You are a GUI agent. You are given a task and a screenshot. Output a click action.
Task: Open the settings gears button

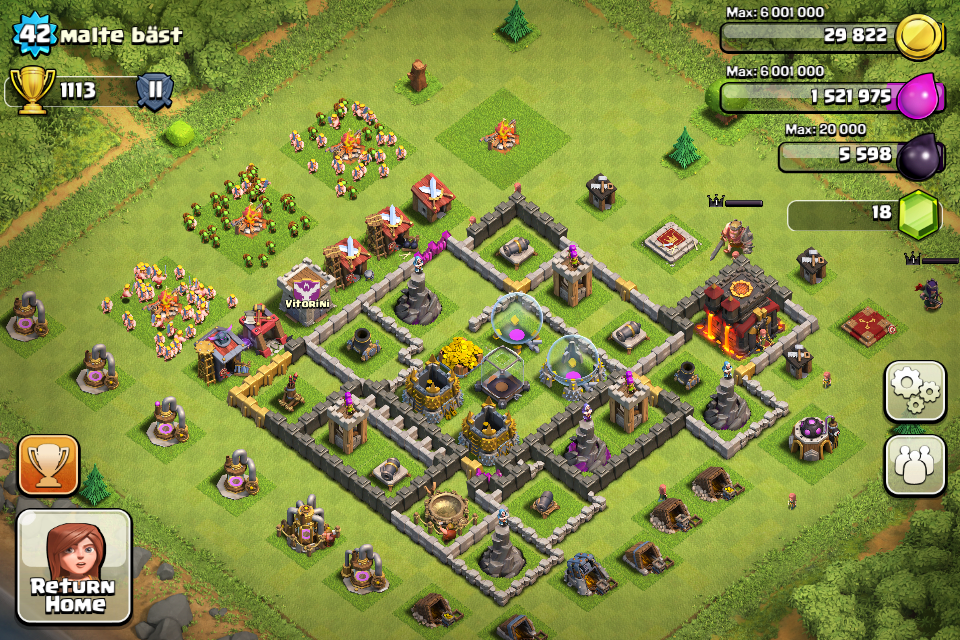click(x=914, y=391)
